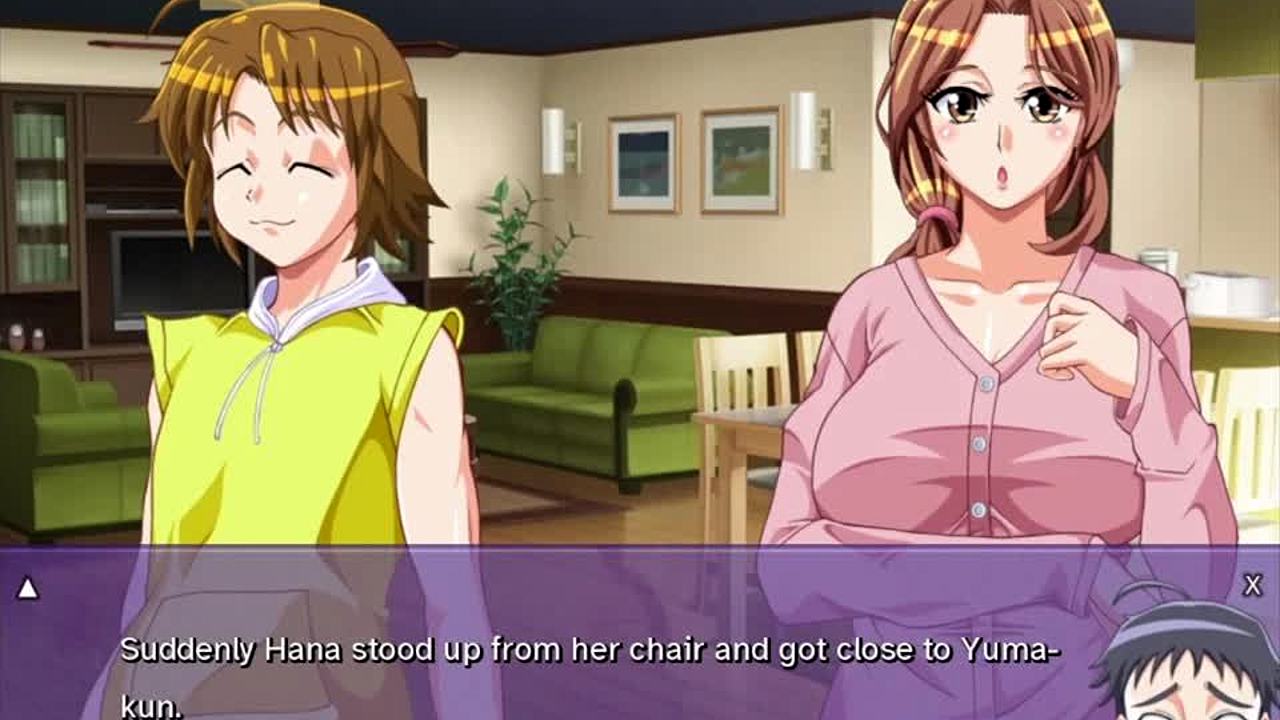The height and width of the screenshot is (720, 1280).
Task: Close the dialogue box with the X
Action: click(x=1252, y=586)
